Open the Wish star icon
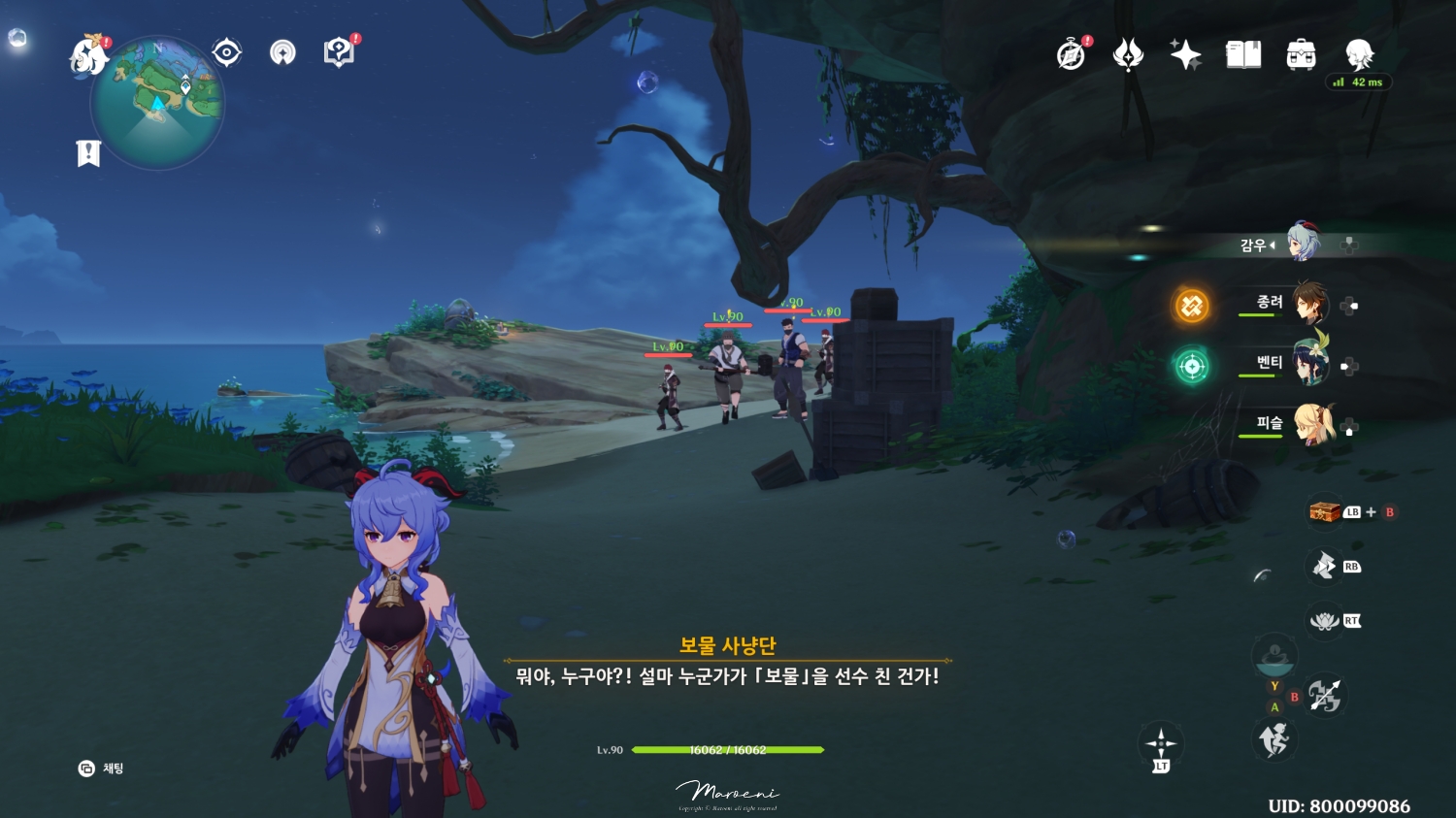 [1185, 54]
